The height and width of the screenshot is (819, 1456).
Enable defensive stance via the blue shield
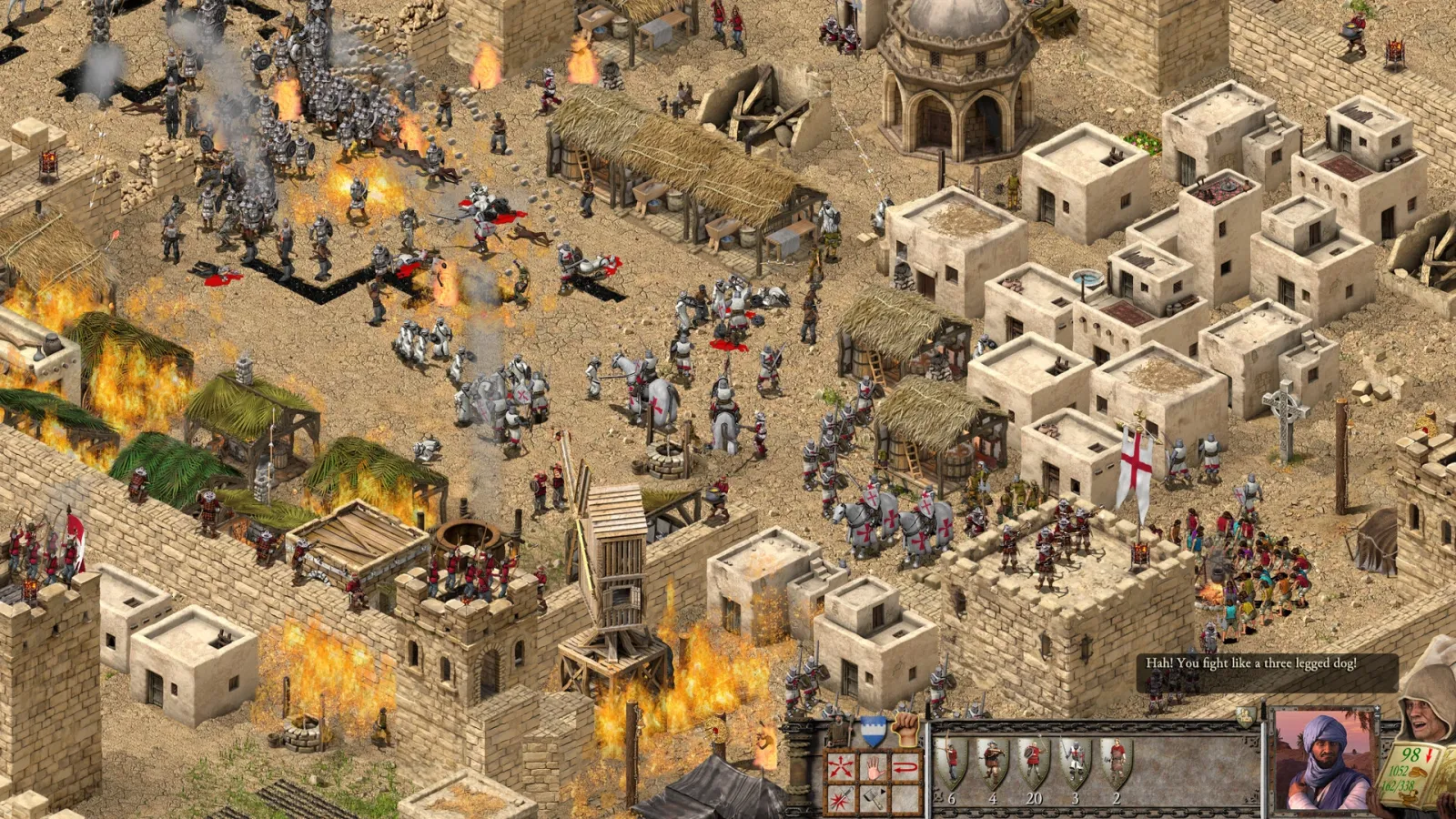(875, 733)
